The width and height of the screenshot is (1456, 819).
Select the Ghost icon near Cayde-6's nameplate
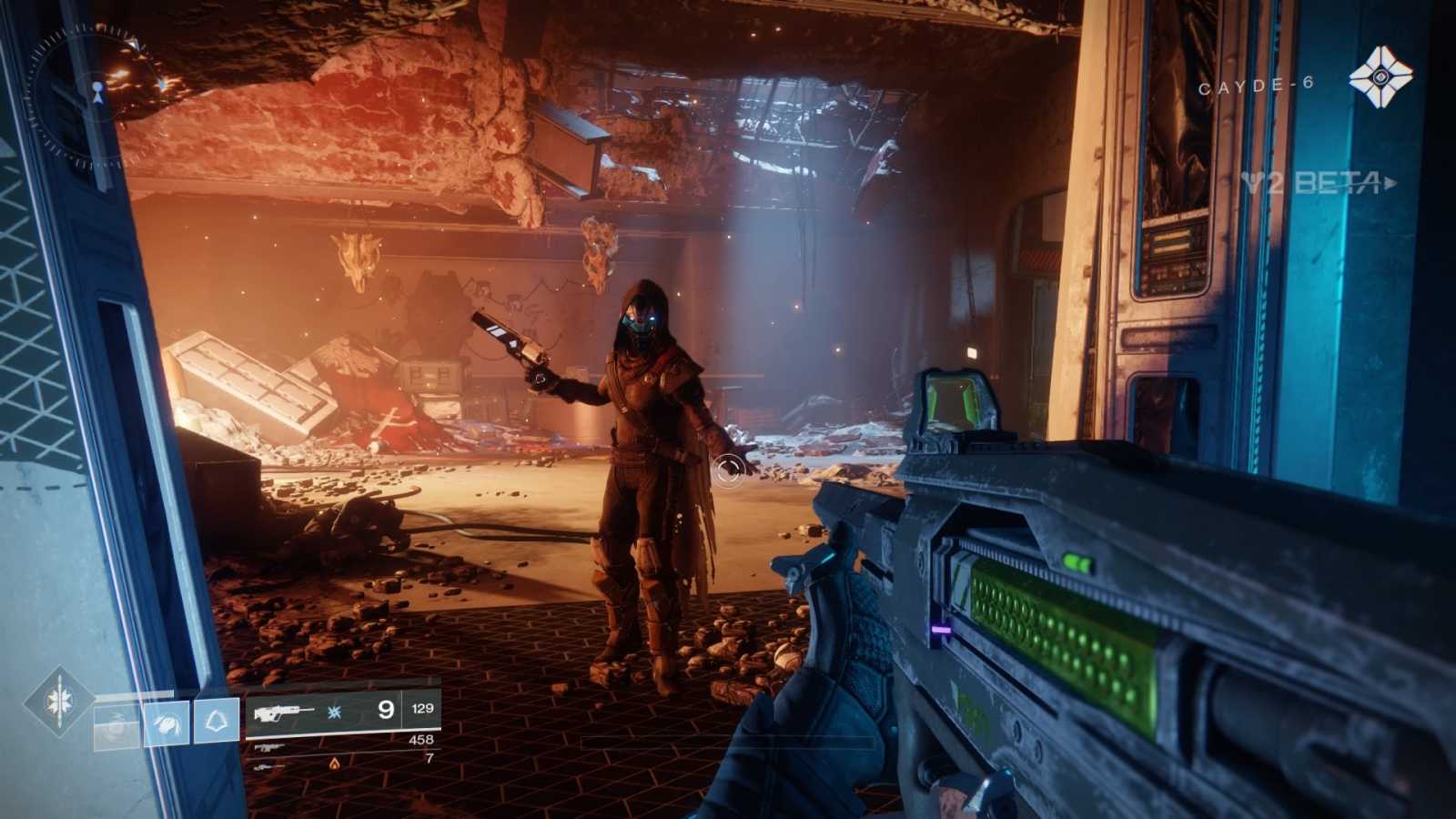click(x=1380, y=78)
